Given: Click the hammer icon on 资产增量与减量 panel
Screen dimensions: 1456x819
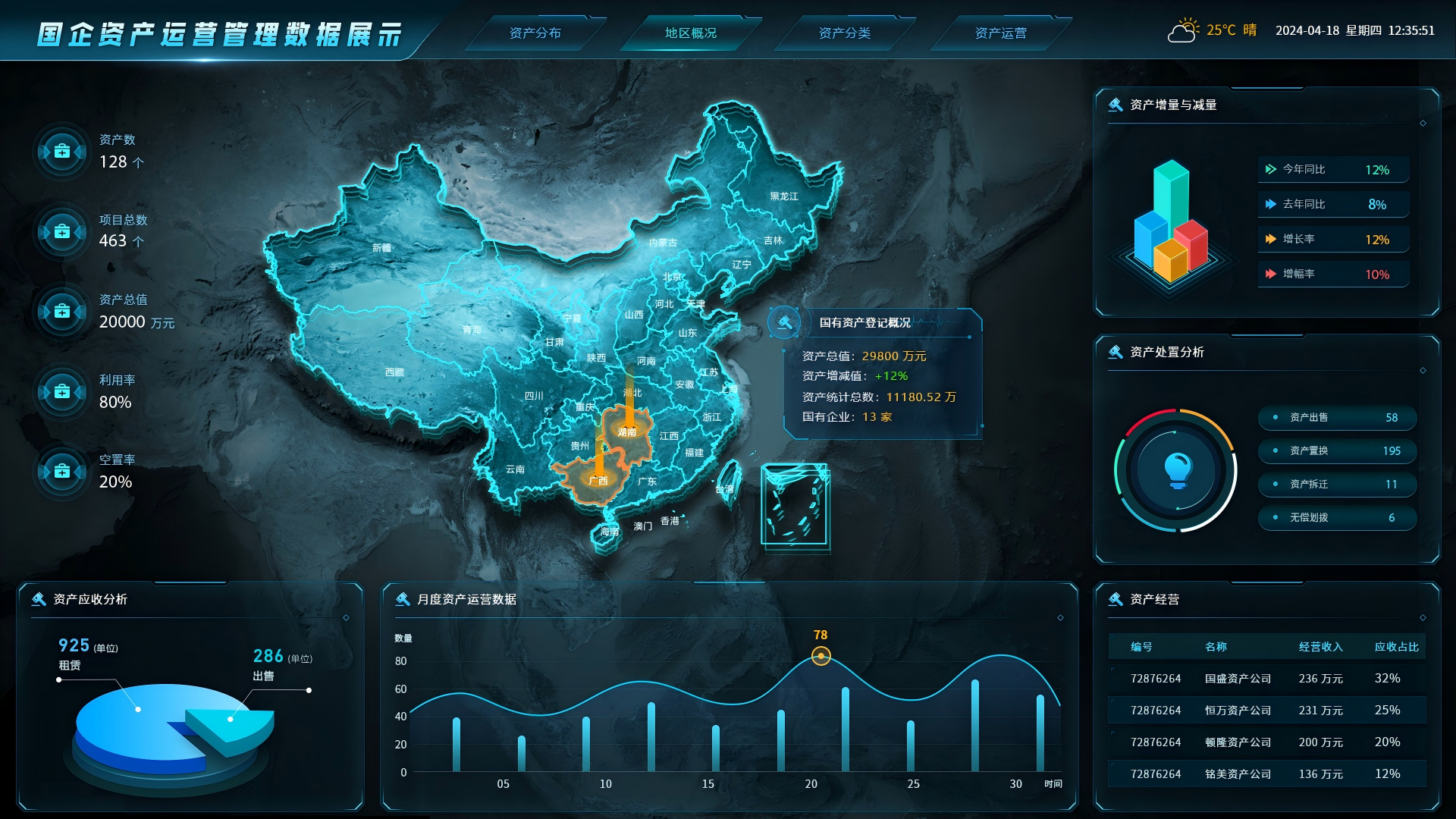Looking at the screenshot, I should (x=1115, y=104).
